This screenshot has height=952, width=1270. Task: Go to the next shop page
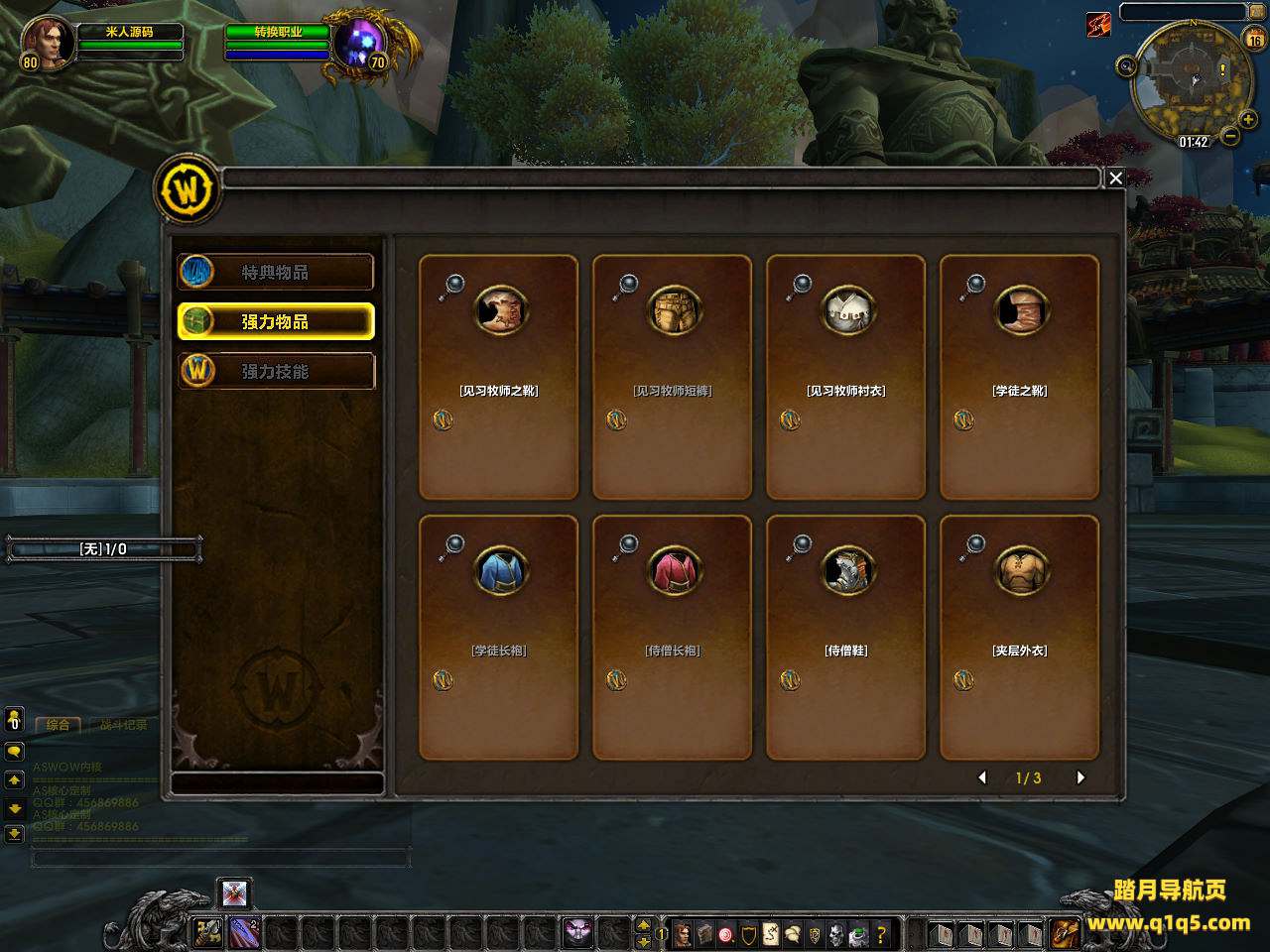coord(1080,777)
